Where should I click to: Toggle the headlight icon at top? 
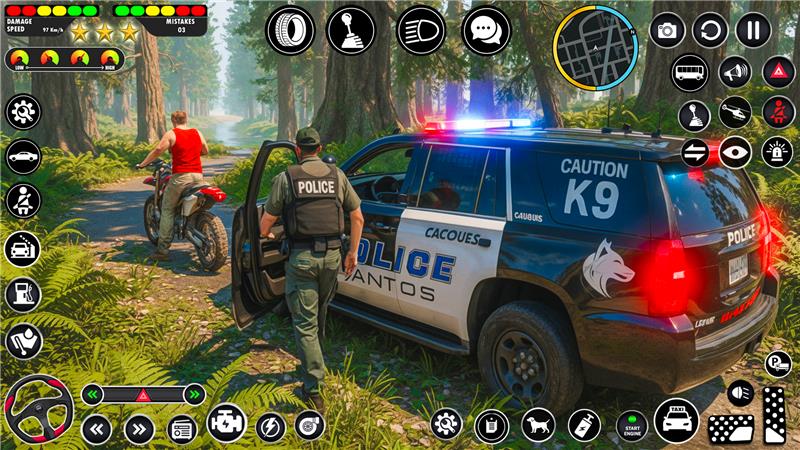[421, 31]
